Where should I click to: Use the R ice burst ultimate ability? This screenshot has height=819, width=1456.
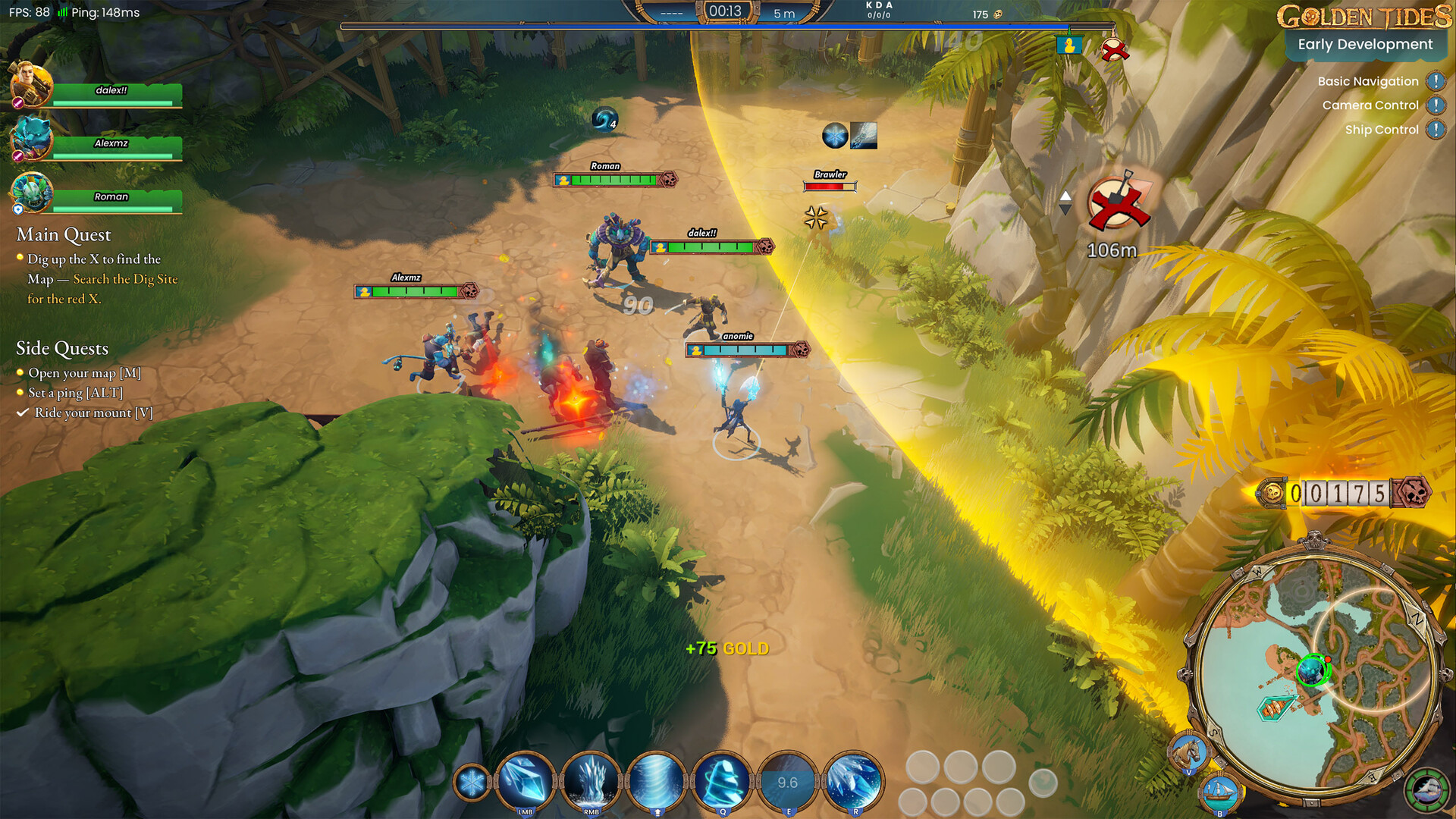(854, 781)
